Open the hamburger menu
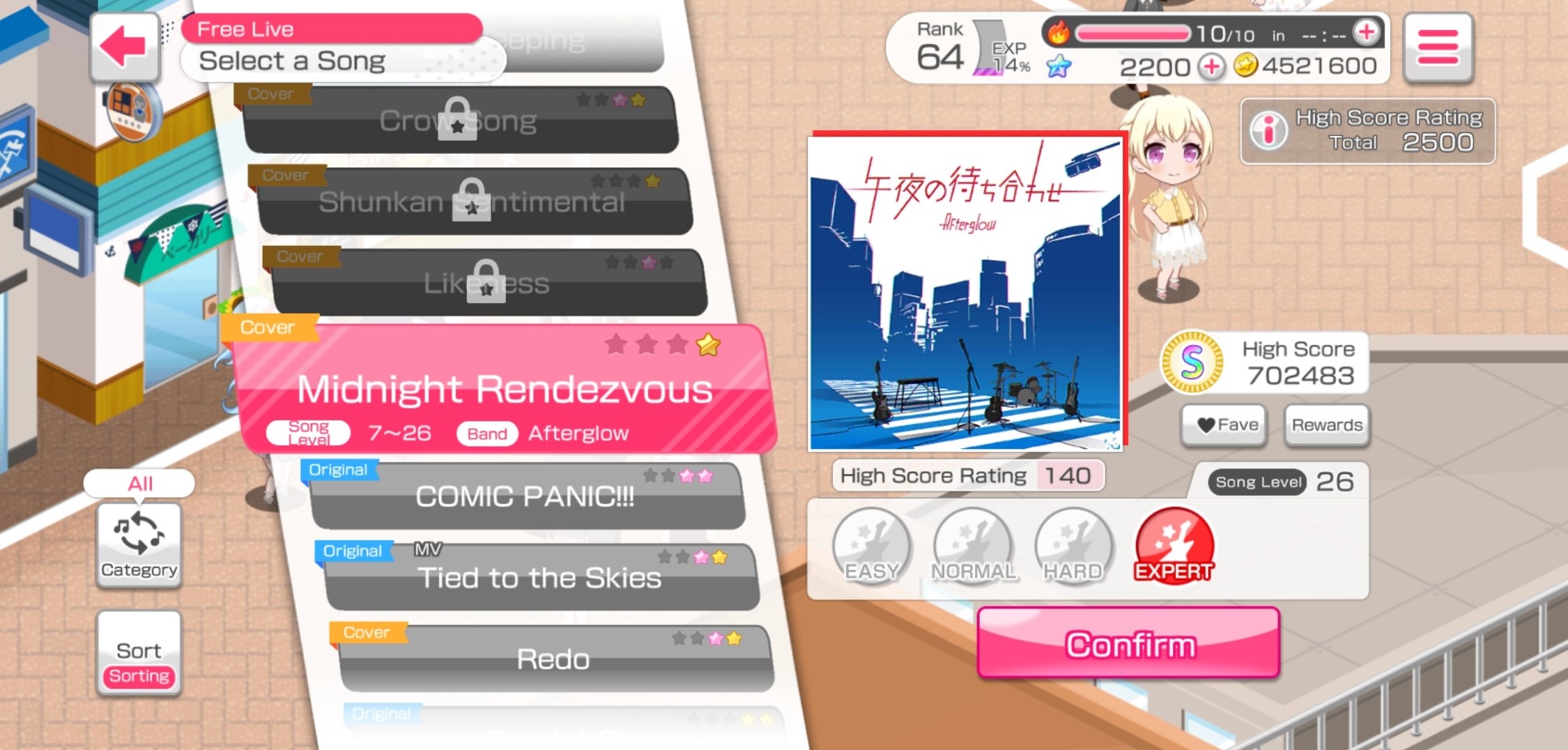The width and height of the screenshot is (1568, 750). coord(1437,47)
